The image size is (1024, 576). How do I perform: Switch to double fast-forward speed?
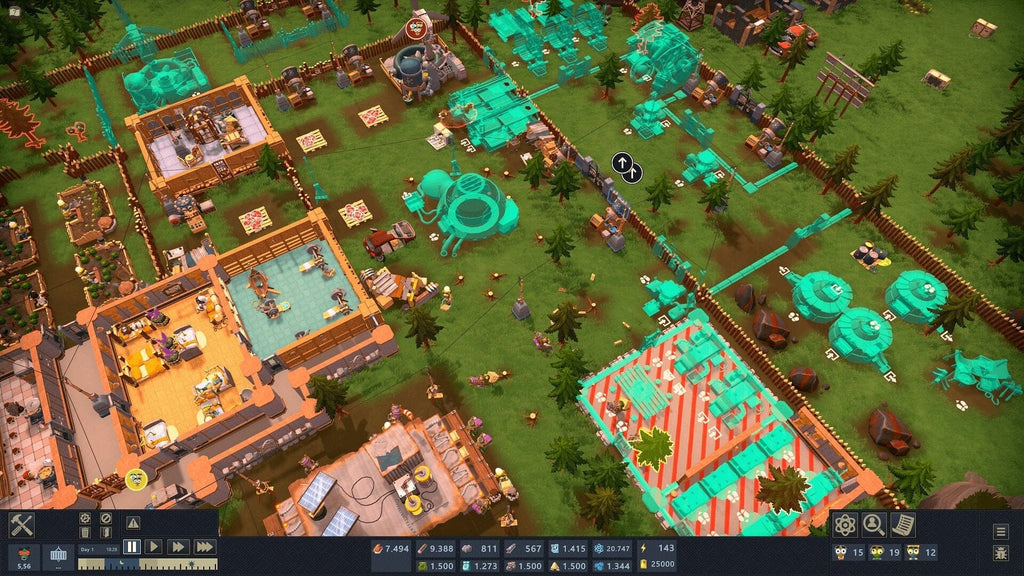[x=178, y=546]
